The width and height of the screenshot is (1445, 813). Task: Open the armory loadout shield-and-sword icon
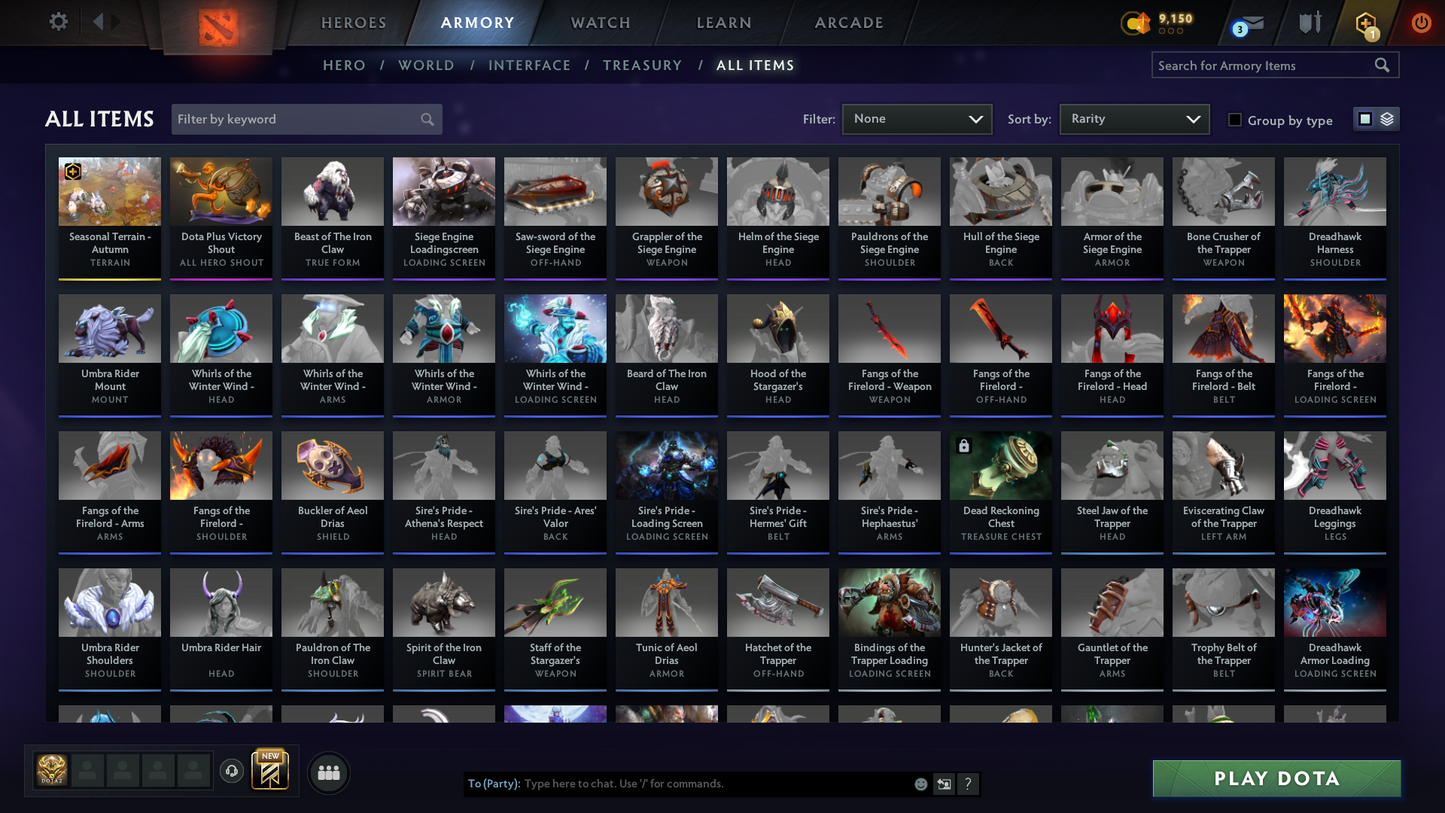(1310, 22)
